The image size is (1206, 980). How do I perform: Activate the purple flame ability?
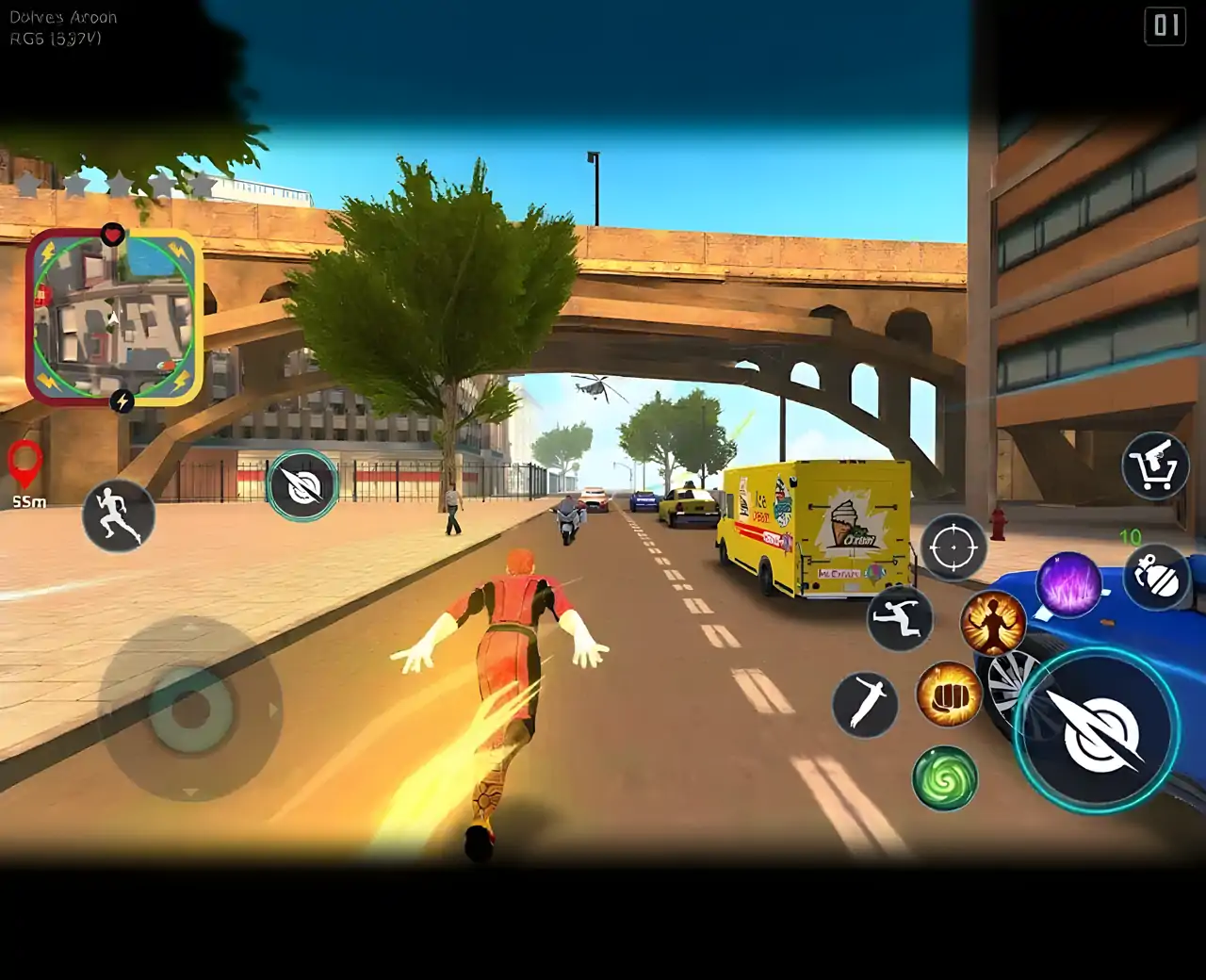[1068, 584]
